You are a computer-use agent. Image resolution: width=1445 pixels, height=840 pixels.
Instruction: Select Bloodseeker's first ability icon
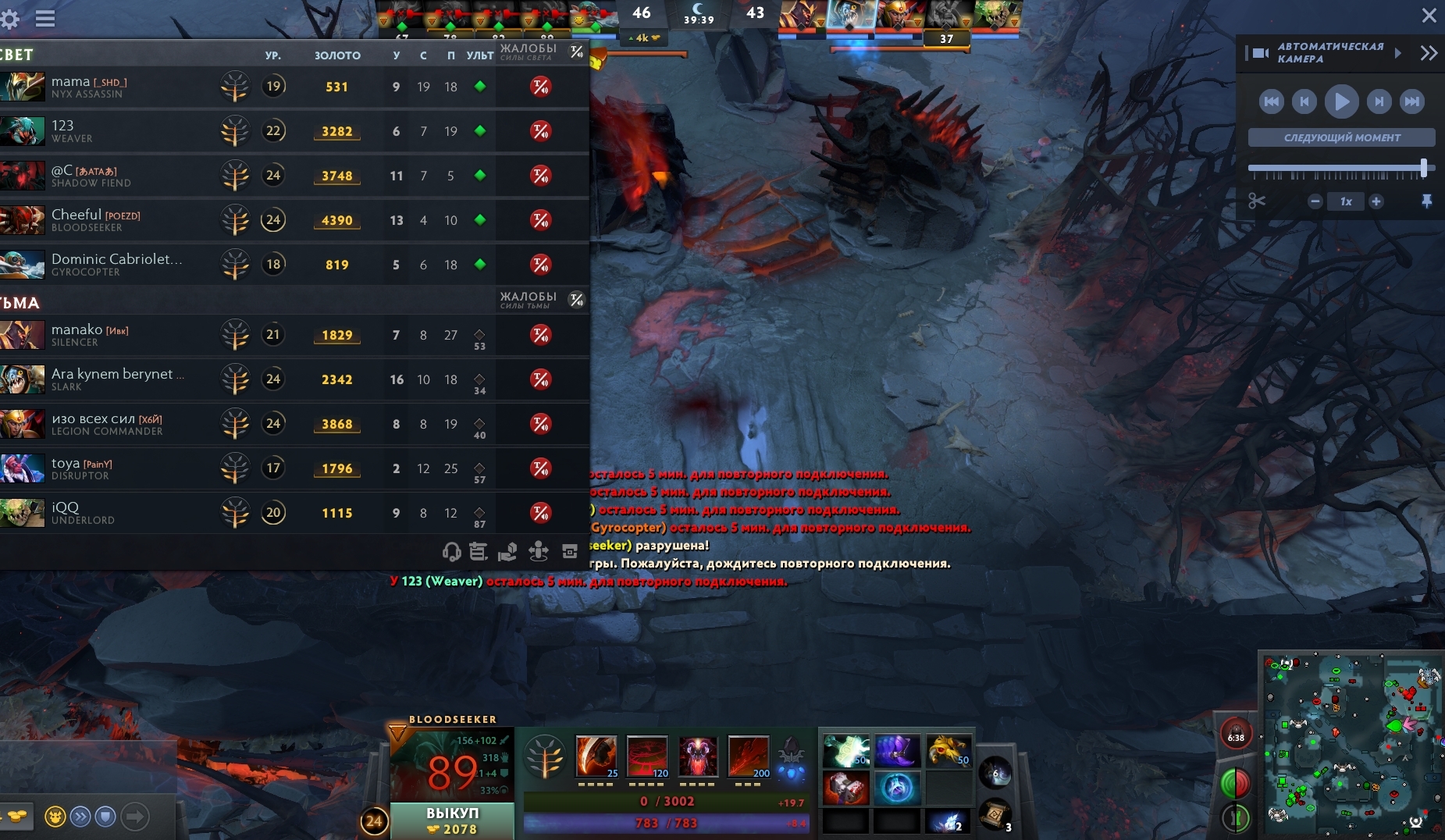coord(596,756)
